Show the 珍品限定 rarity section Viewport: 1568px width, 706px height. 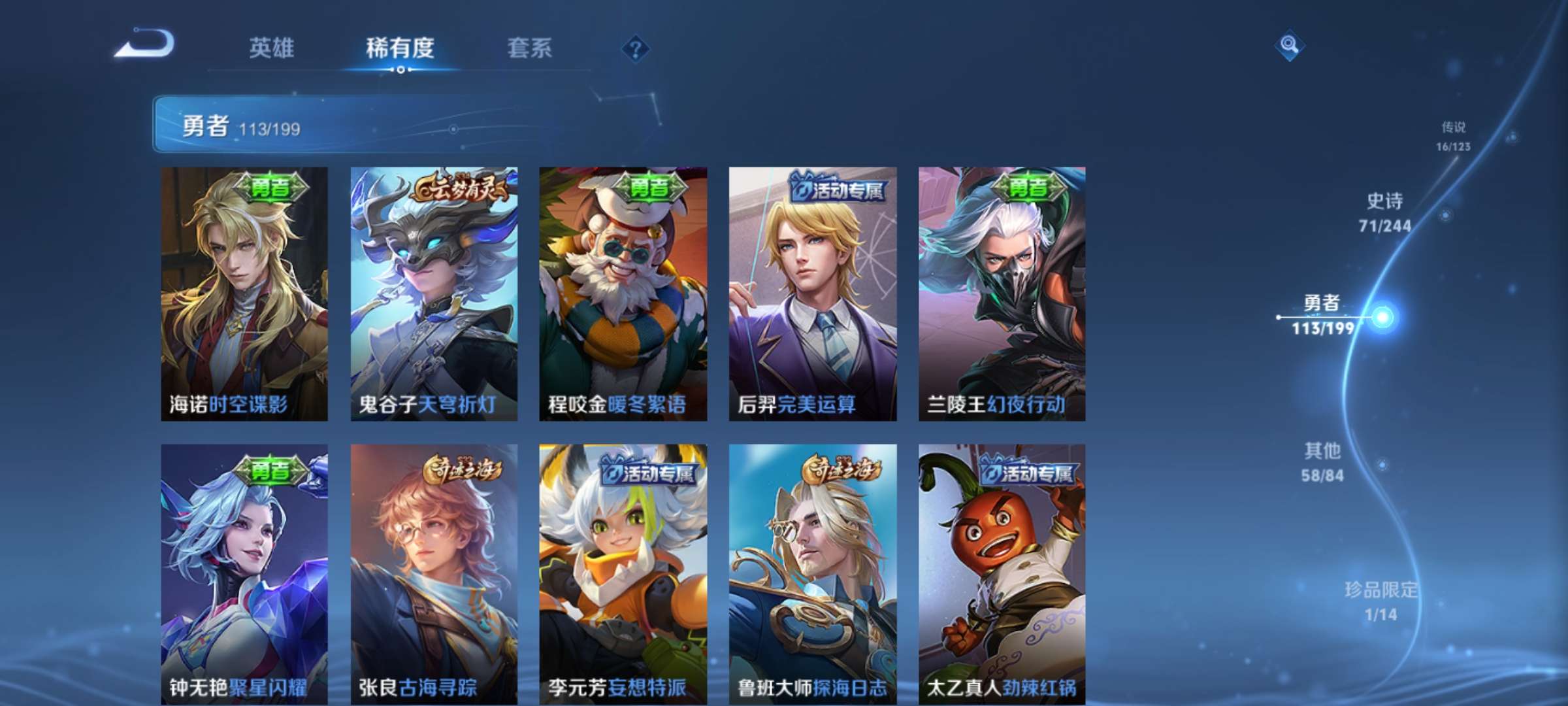click(1380, 601)
